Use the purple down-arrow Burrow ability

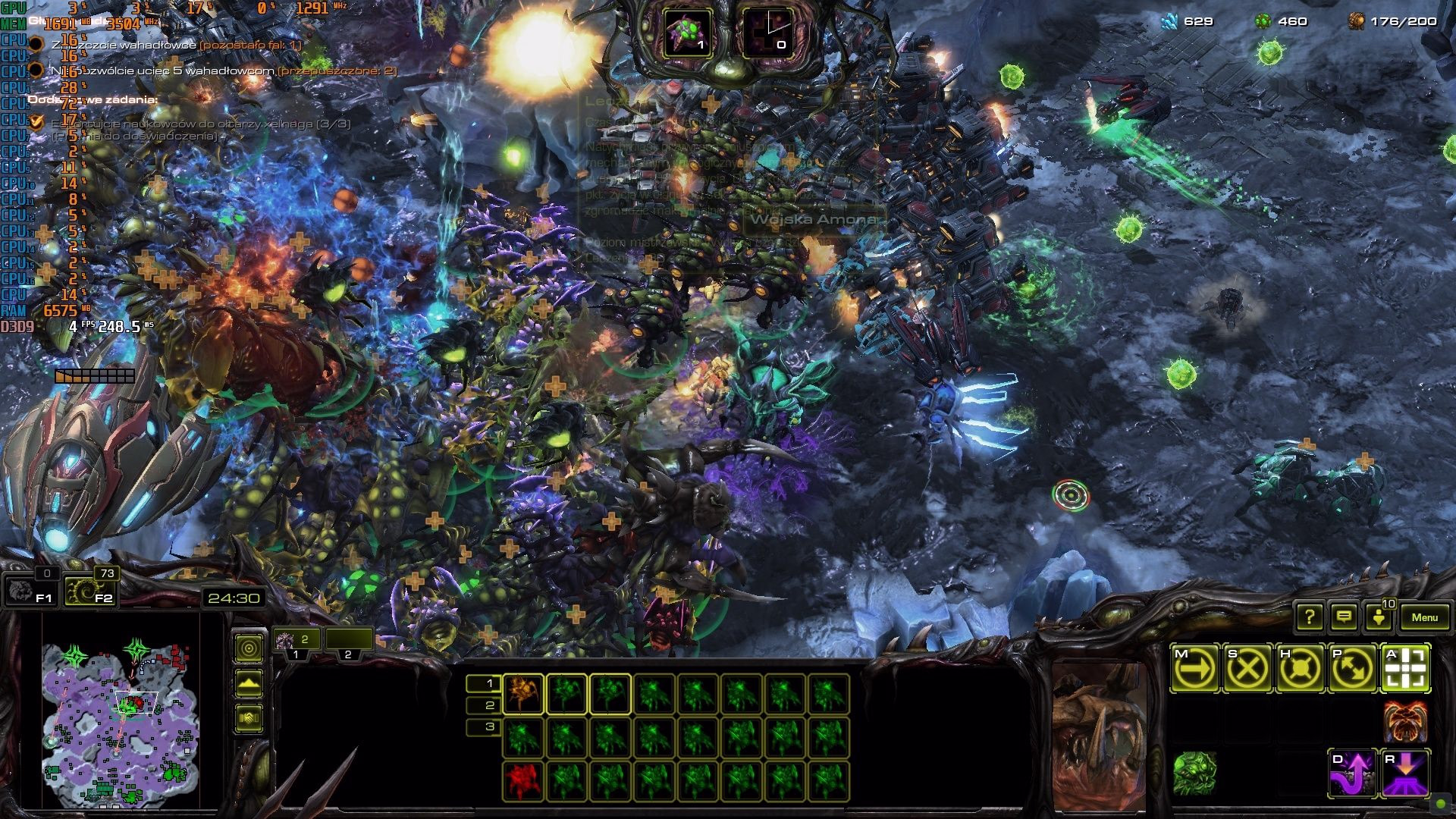pyautogui.click(x=1405, y=773)
